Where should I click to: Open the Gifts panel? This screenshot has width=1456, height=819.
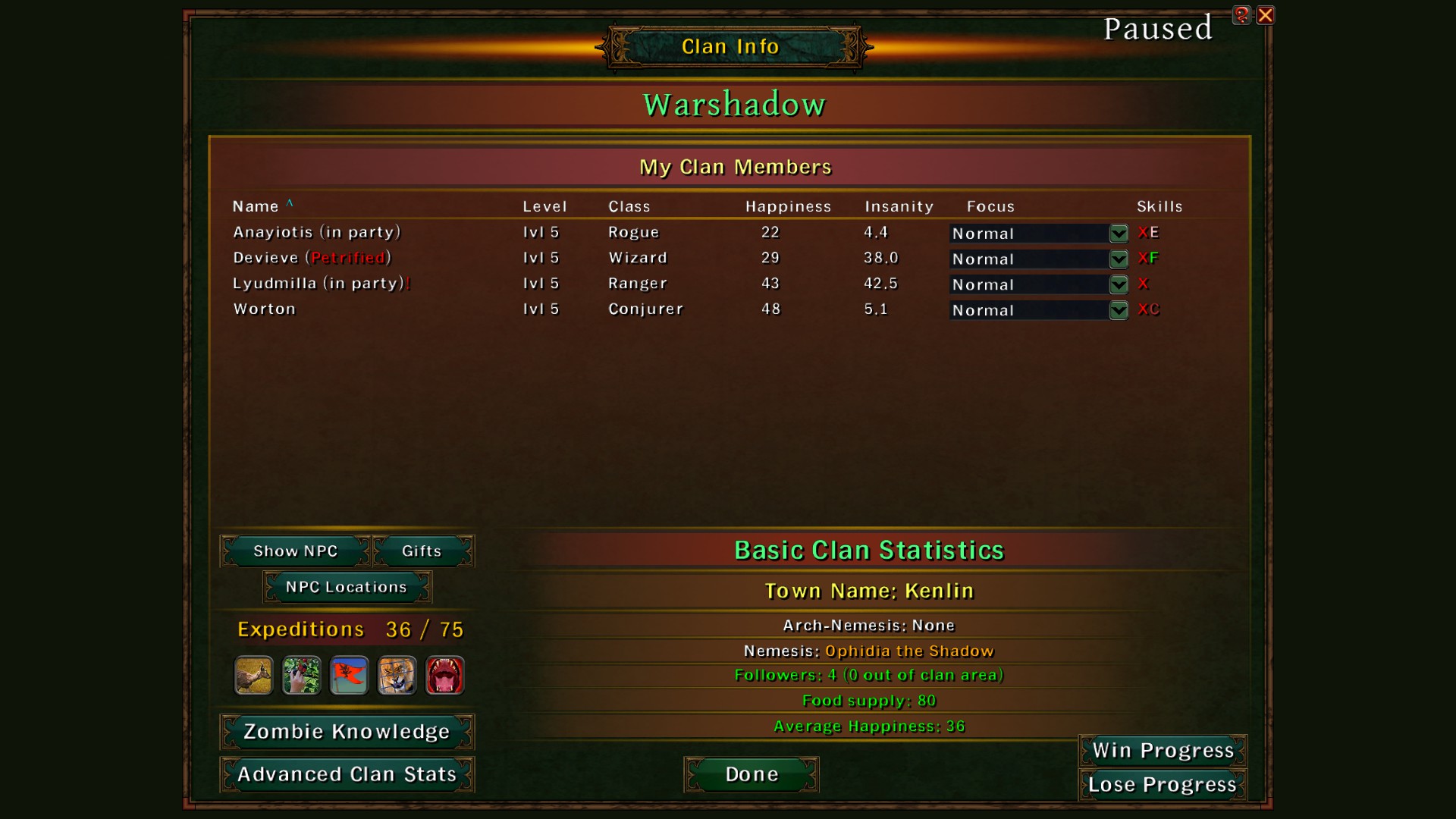422,551
